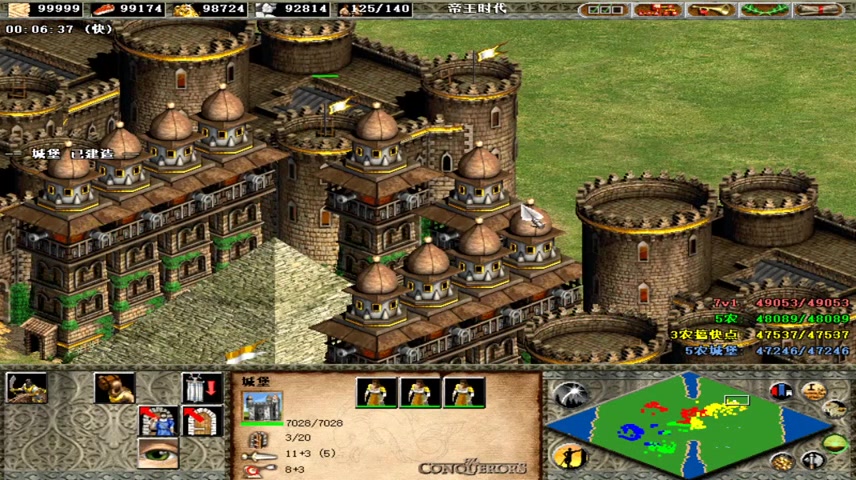856x480 pixels.
Task: Research the Conscription upgrade with red arrow
Action: (158, 421)
